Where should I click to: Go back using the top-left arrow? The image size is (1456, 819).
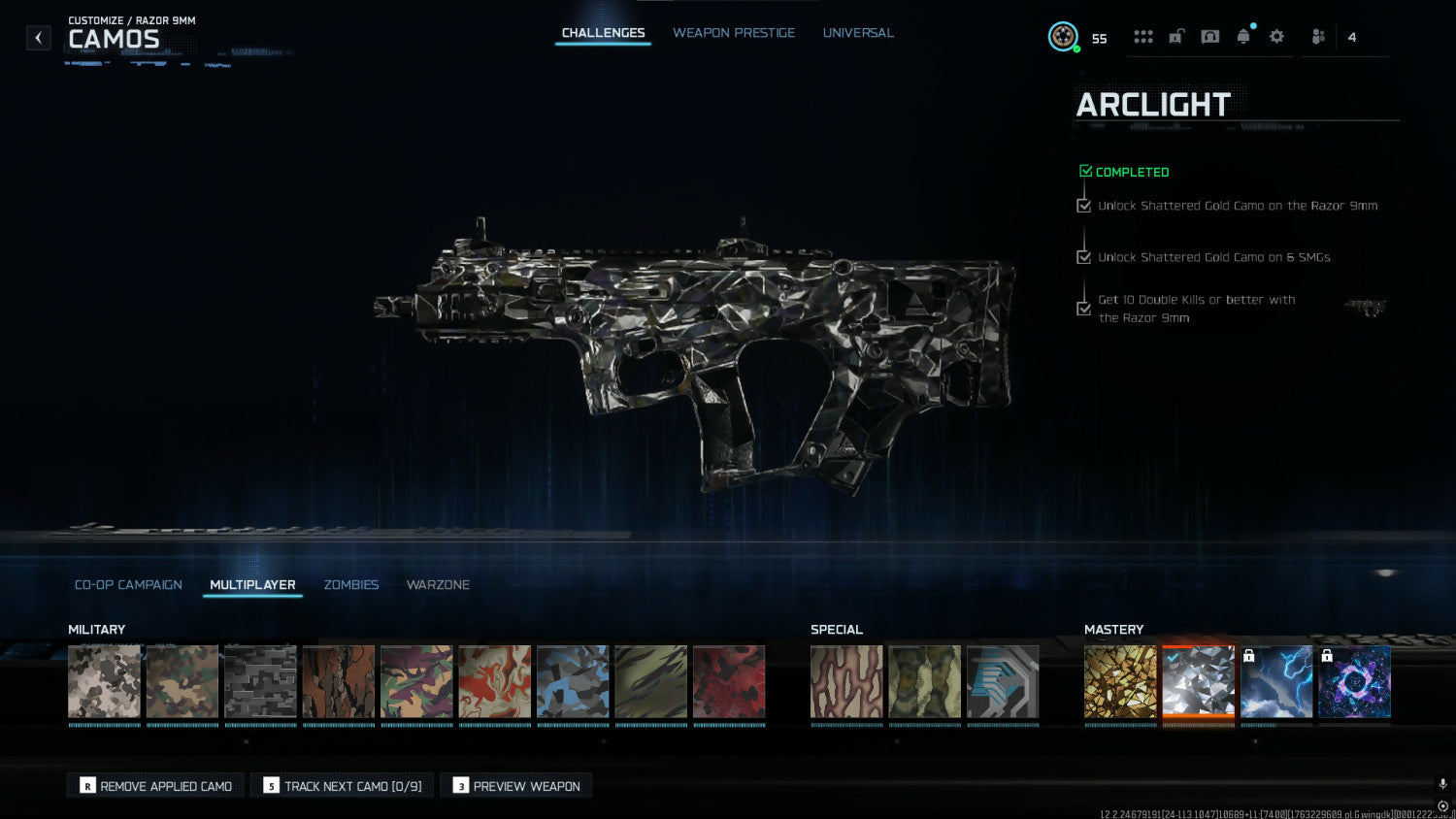pyautogui.click(x=38, y=38)
